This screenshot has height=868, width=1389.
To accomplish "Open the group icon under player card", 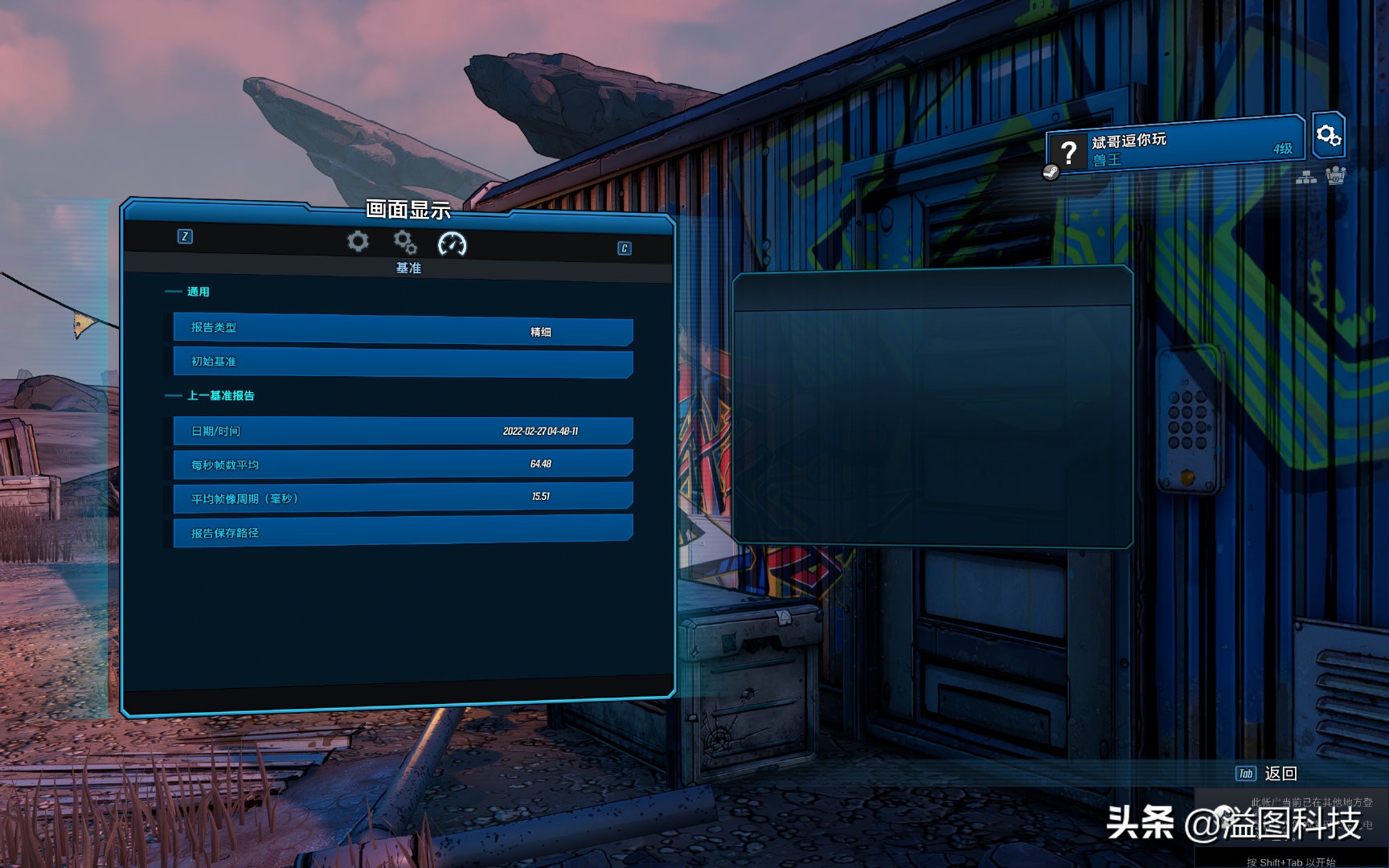I will tap(1335, 175).
